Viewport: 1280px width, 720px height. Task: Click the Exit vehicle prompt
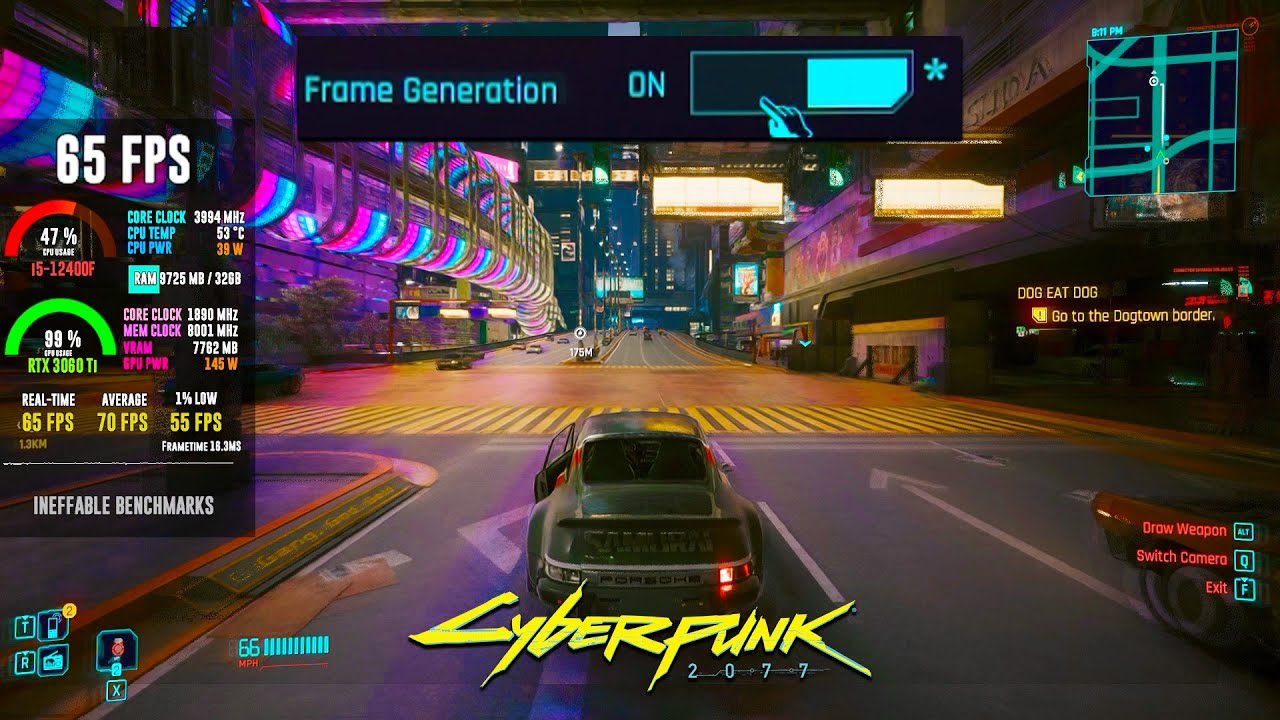pyautogui.click(x=1218, y=588)
